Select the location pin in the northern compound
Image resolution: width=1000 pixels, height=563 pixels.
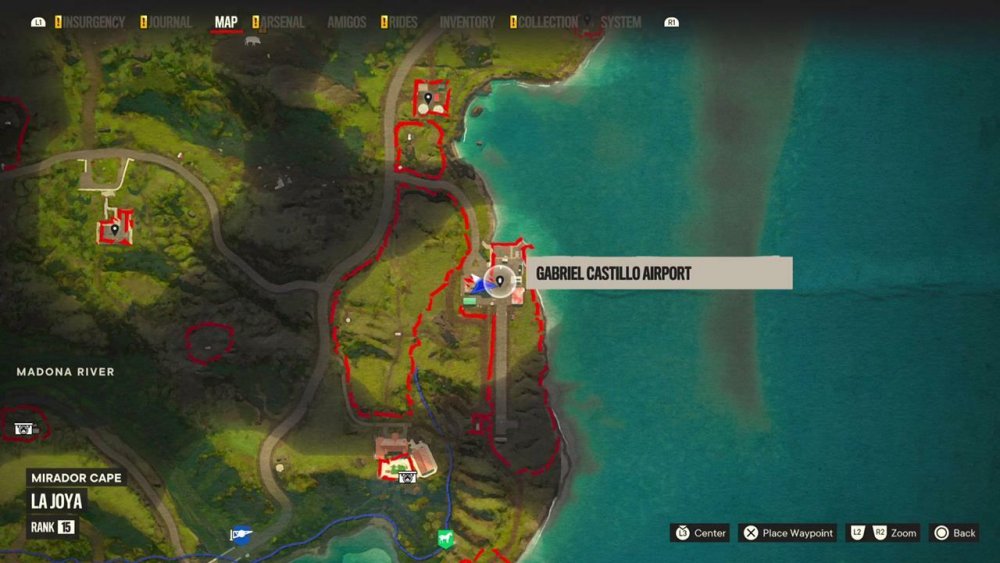click(429, 98)
